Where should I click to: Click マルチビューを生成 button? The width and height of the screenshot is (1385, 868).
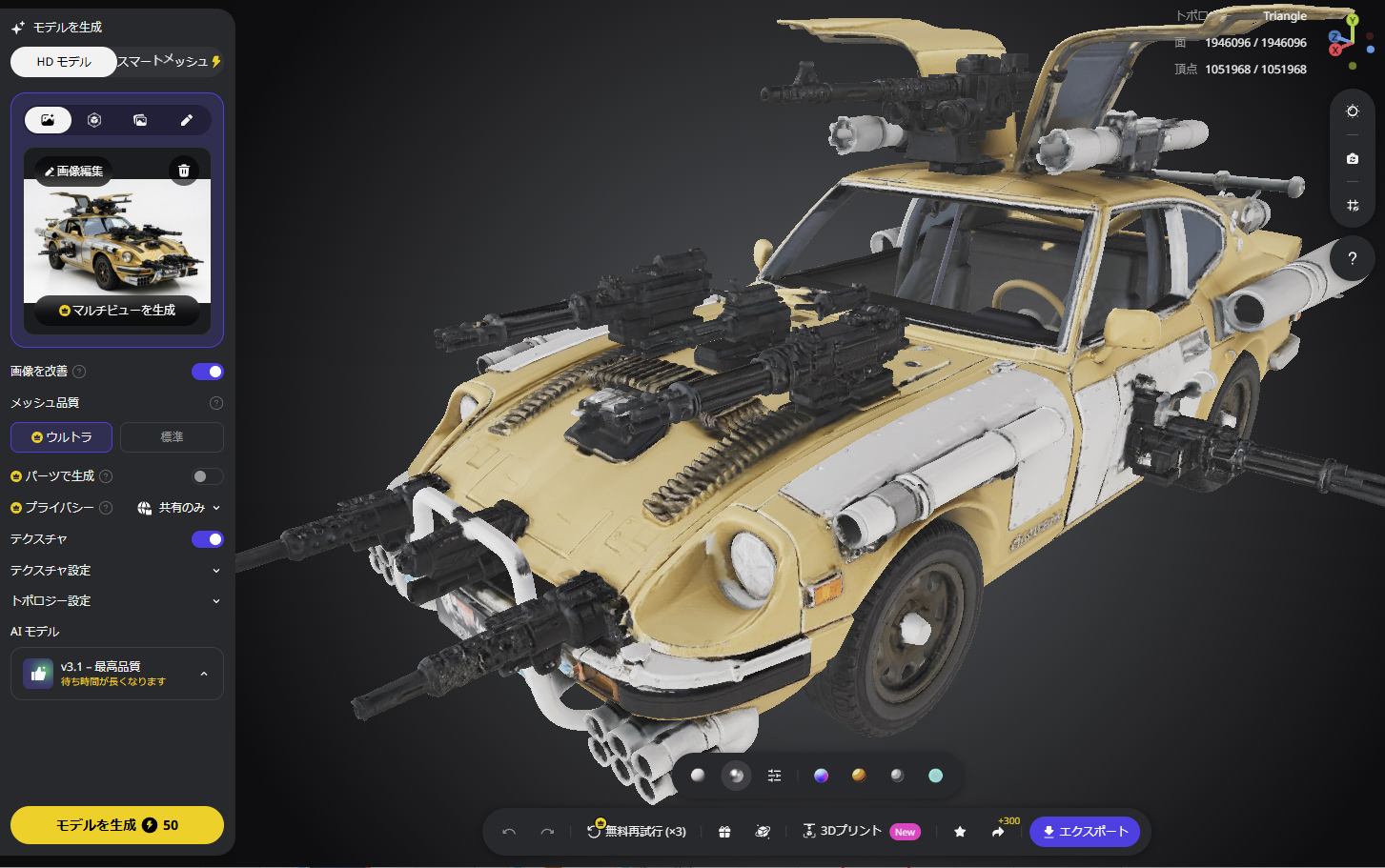click(x=117, y=311)
